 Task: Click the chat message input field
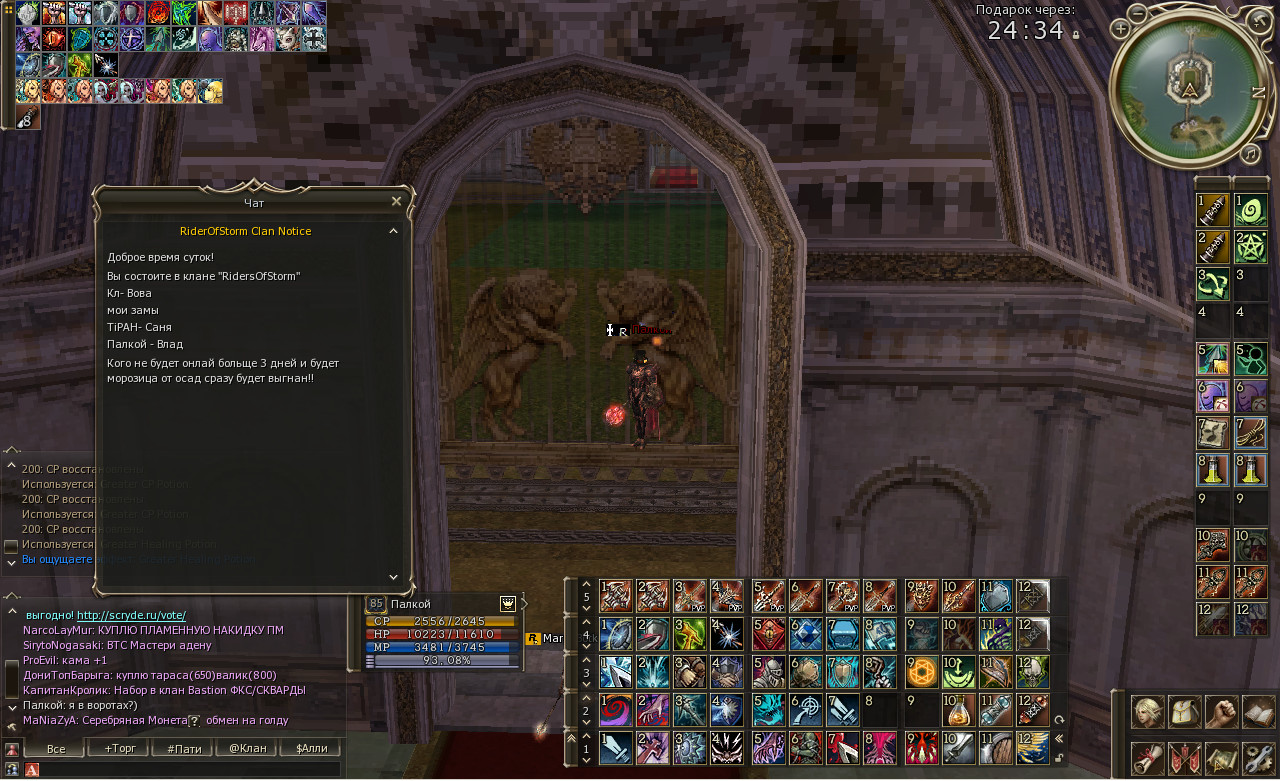click(x=190, y=770)
